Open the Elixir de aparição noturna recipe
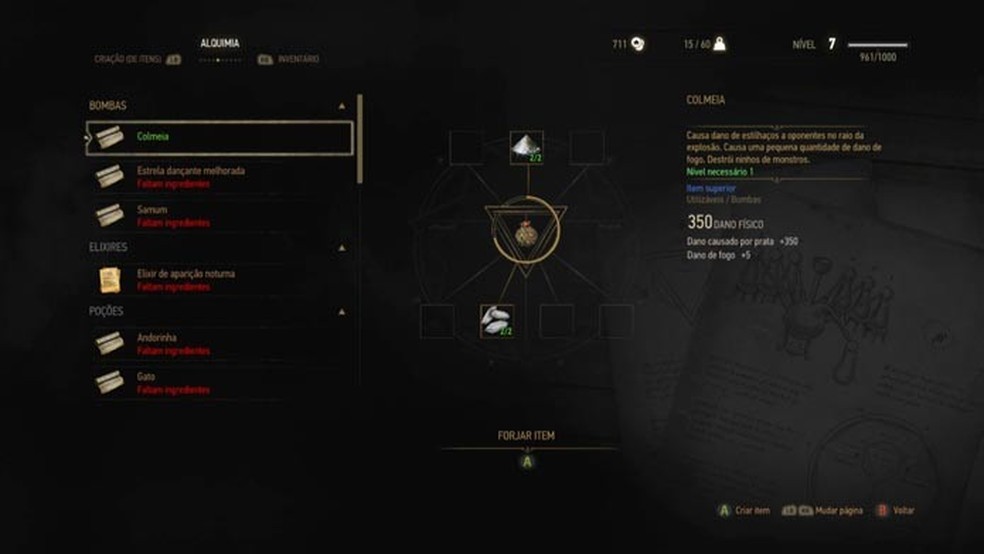Viewport: 984px width, 554px height. click(186, 279)
